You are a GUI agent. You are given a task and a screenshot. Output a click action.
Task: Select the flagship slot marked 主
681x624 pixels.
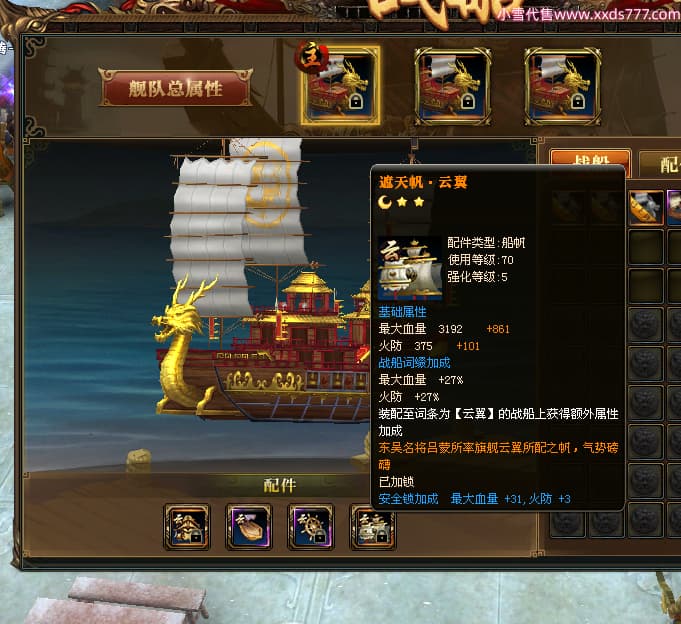340,86
